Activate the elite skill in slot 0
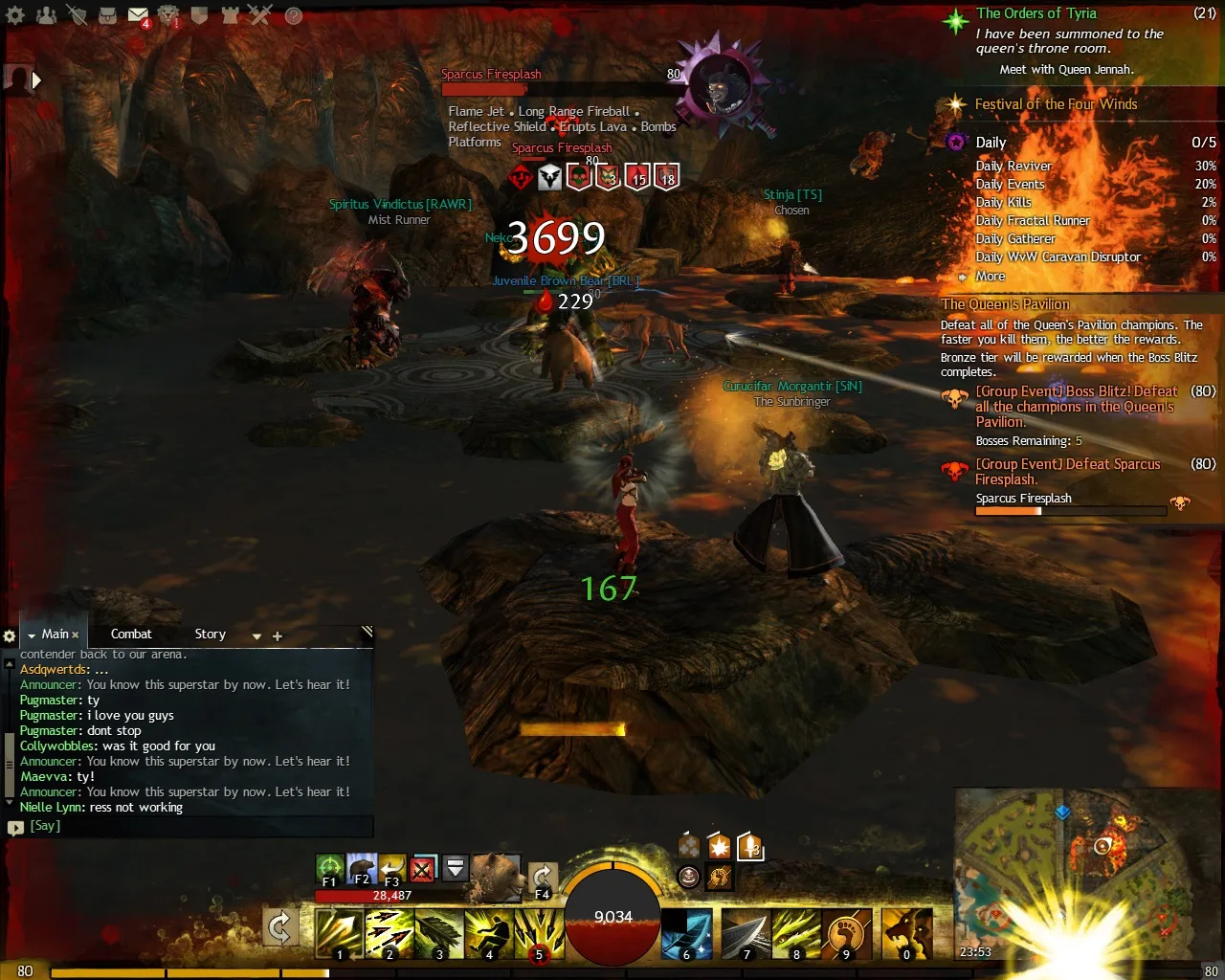 pyautogui.click(x=905, y=935)
